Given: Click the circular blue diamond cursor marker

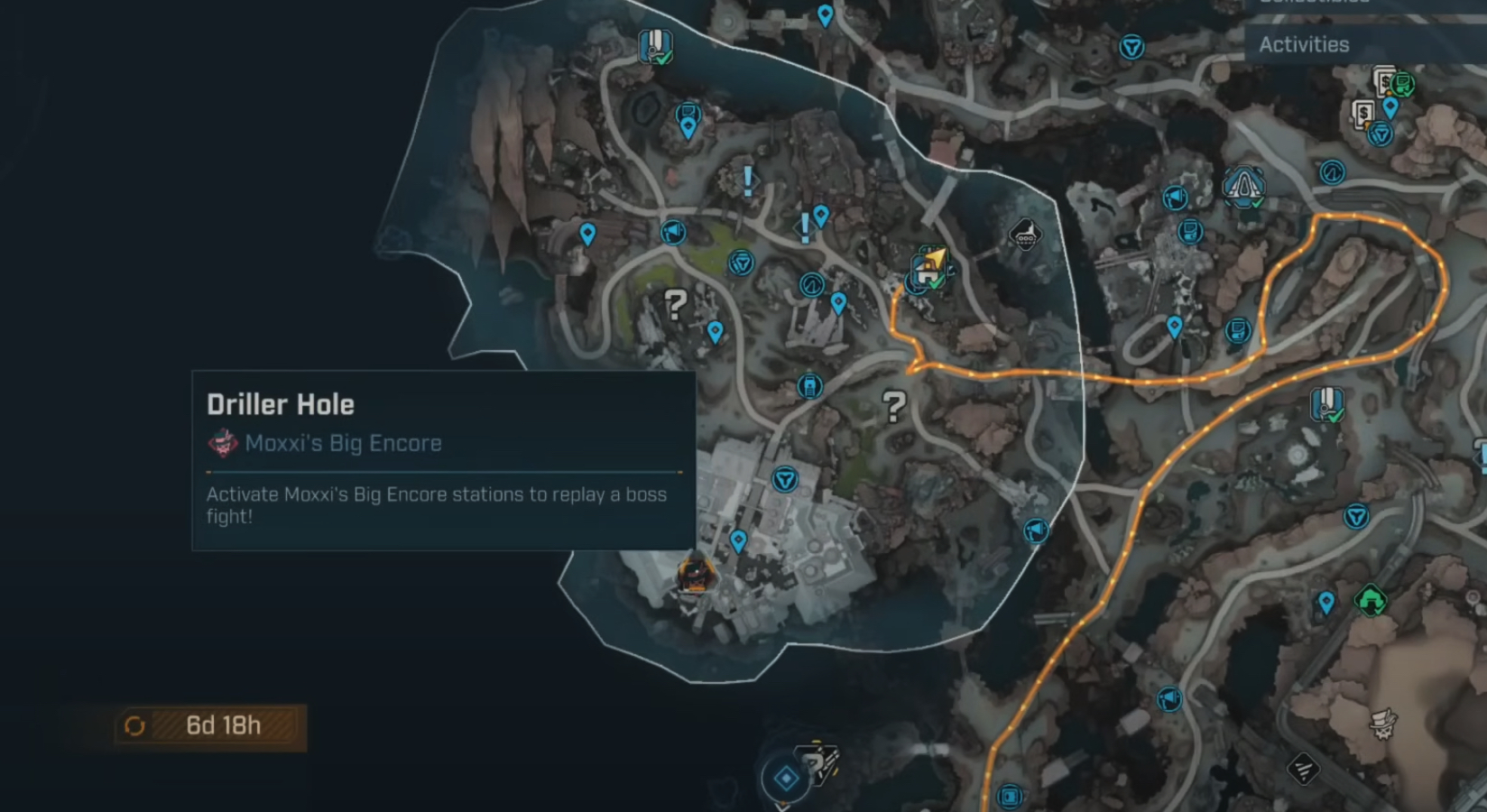Looking at the screenshot, I should click(x=786, y=778).
